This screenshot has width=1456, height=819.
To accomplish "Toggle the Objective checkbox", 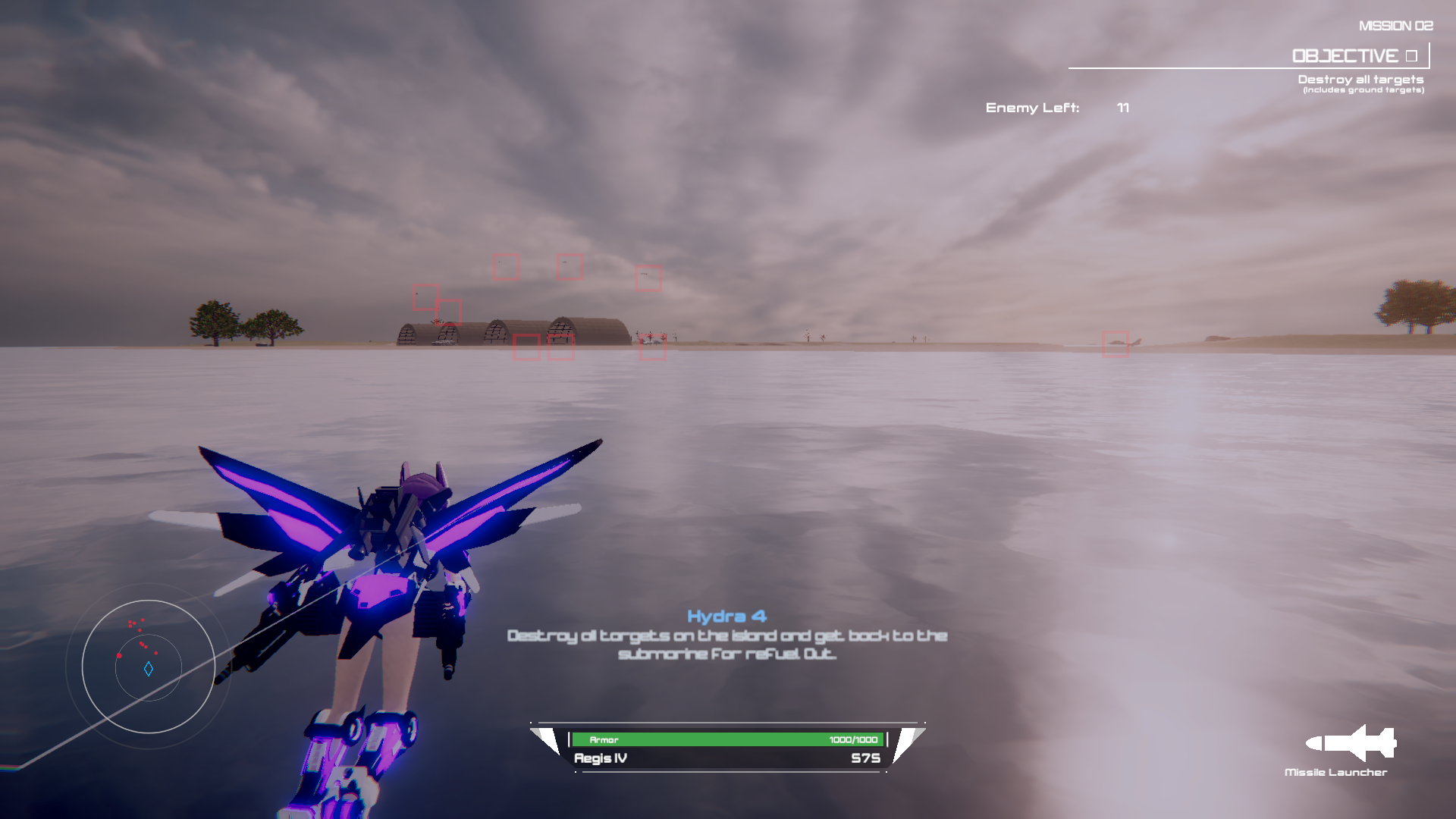I will point(1411,56).
